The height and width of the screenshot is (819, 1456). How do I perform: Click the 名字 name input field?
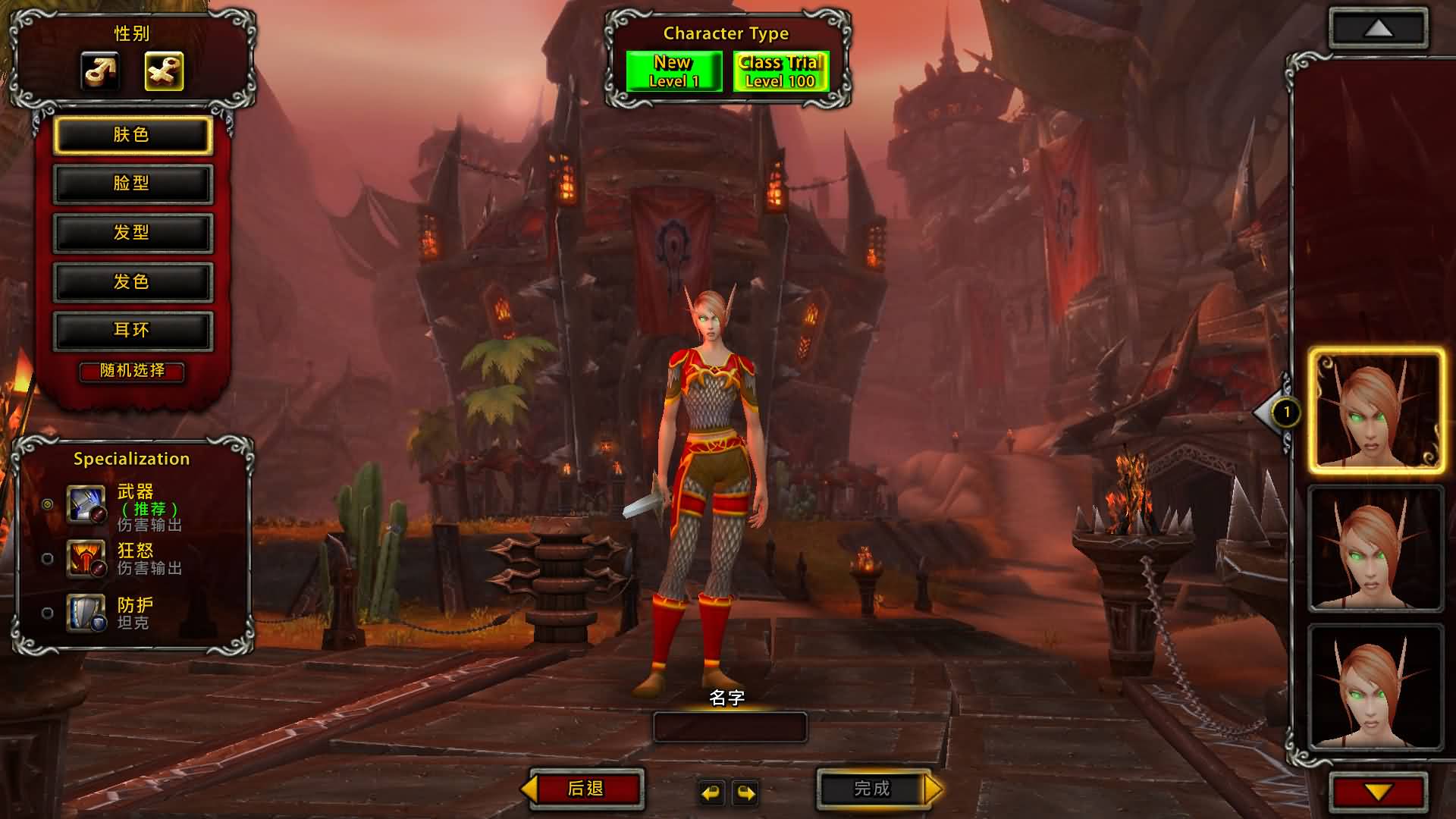point(730,727)
